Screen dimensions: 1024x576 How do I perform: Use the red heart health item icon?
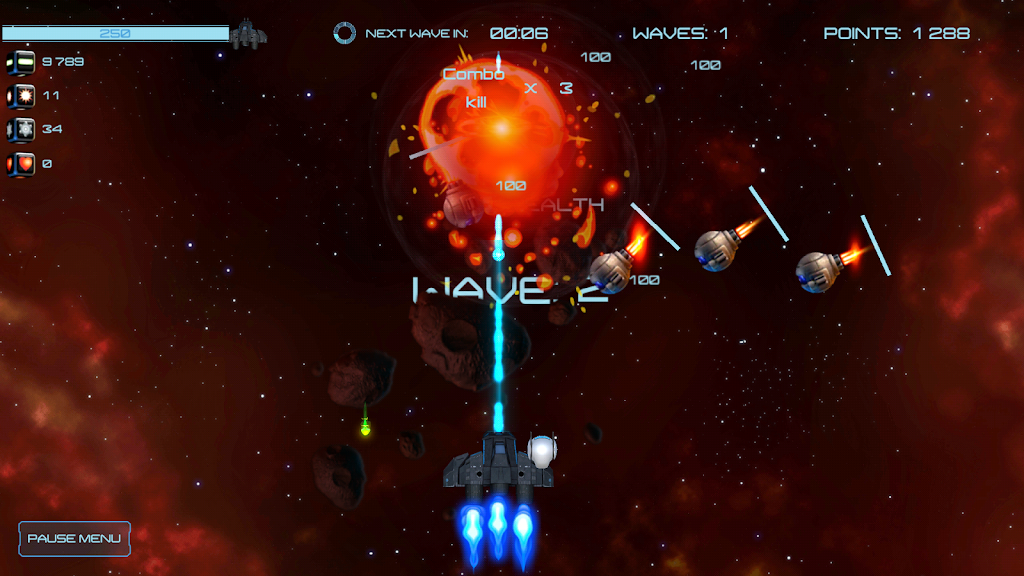(x=21, y=164)
